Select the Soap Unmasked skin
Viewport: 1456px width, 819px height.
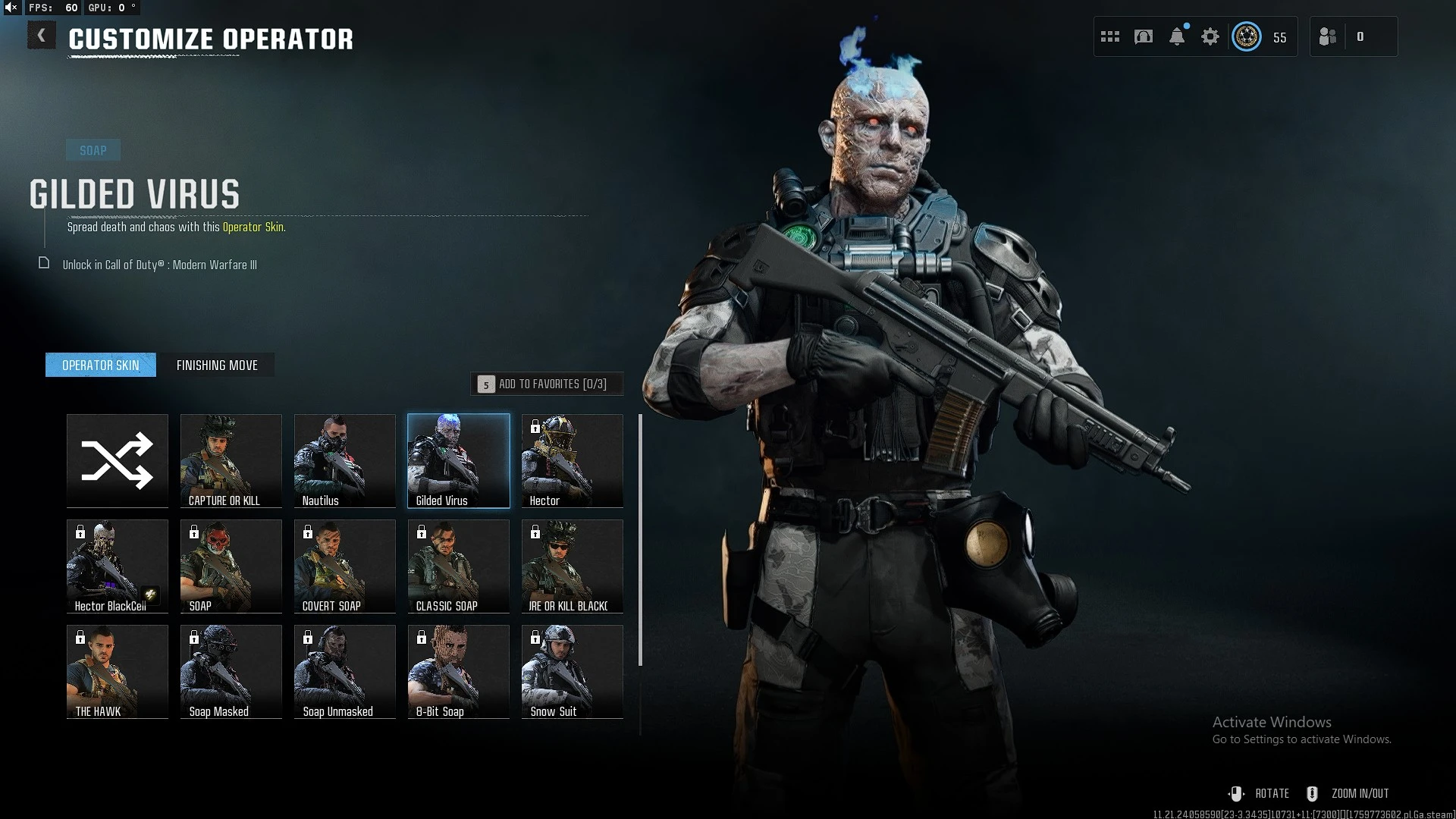tap(345, 671)
